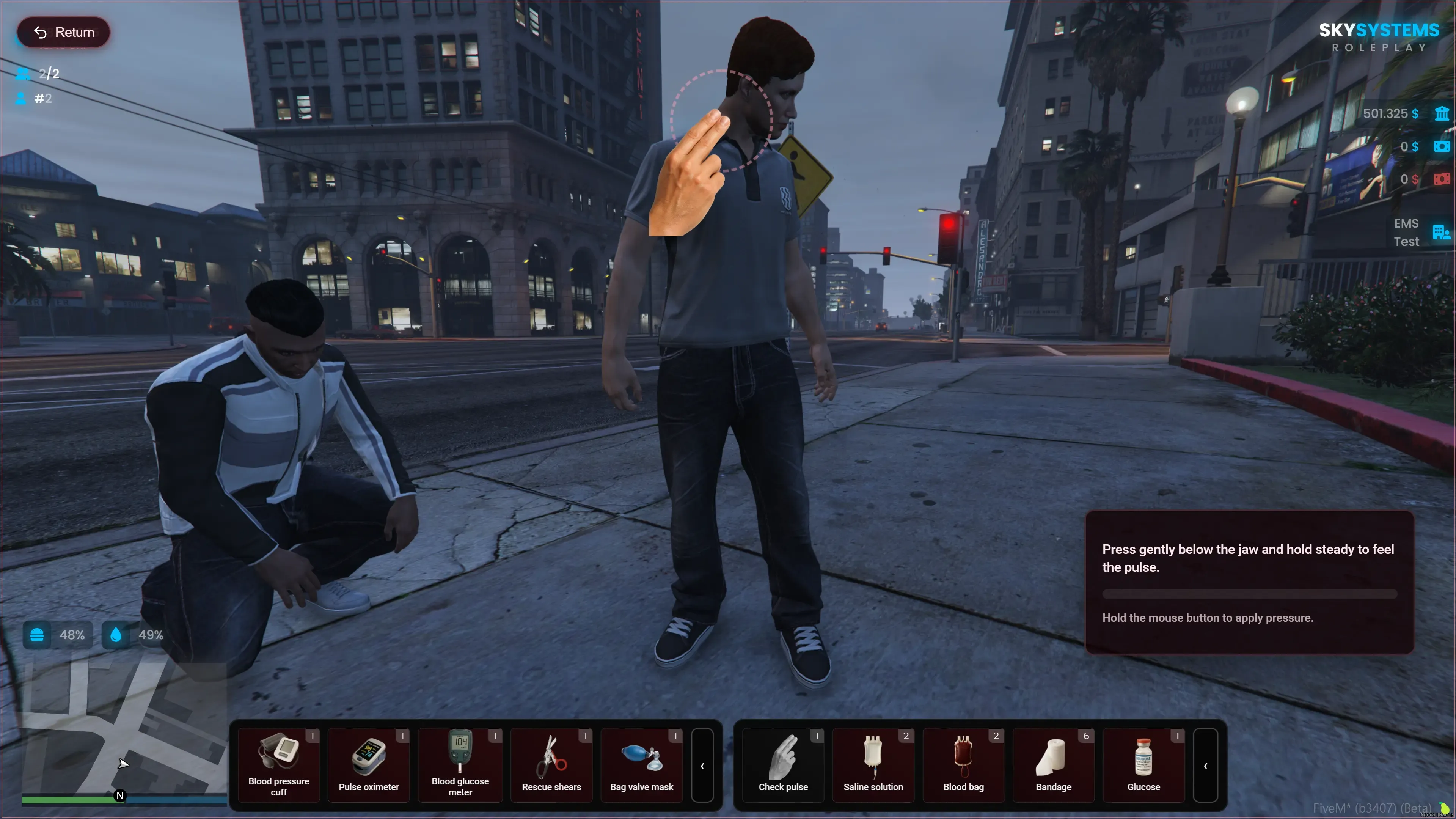Choose the Pulse oximeter item

click(369, 765)
